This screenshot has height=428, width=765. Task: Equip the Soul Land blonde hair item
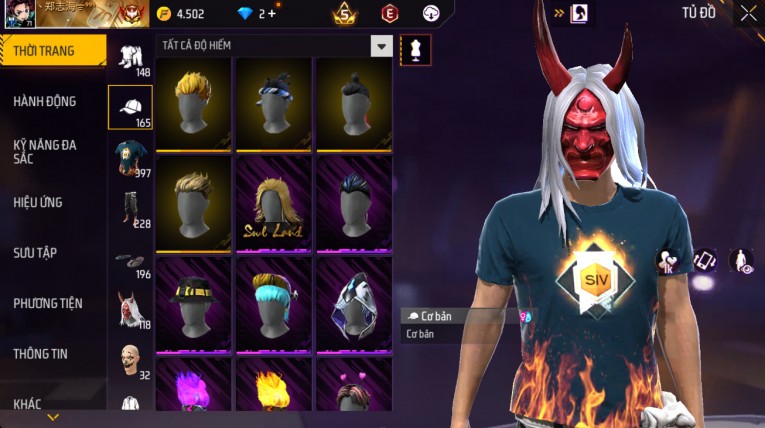coord(274,206)
